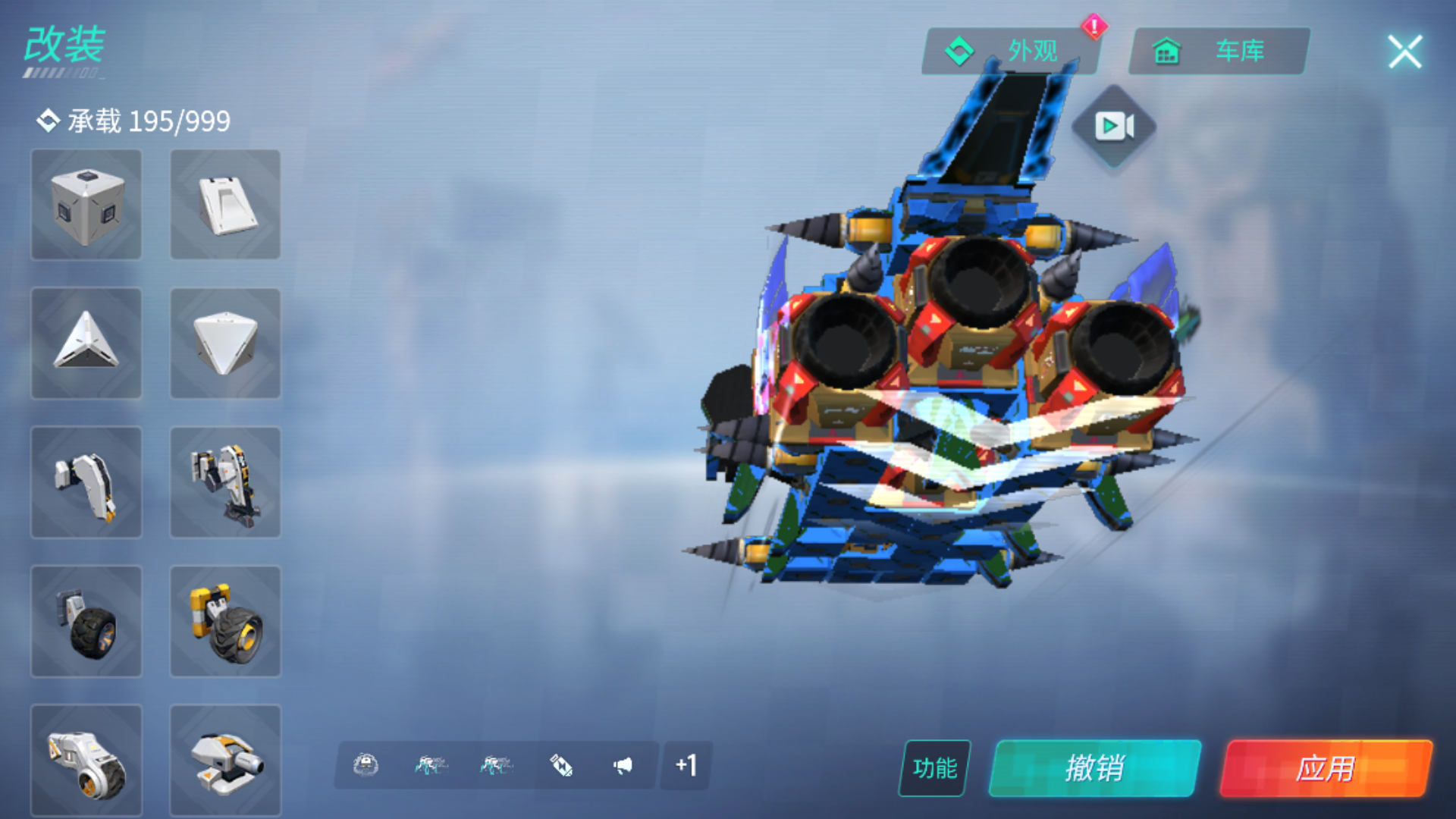This screenshot has height=819, width=1456.
Task: Select the mechanical claw arm part
Action: pyautogui.click(x=86, y=483)
